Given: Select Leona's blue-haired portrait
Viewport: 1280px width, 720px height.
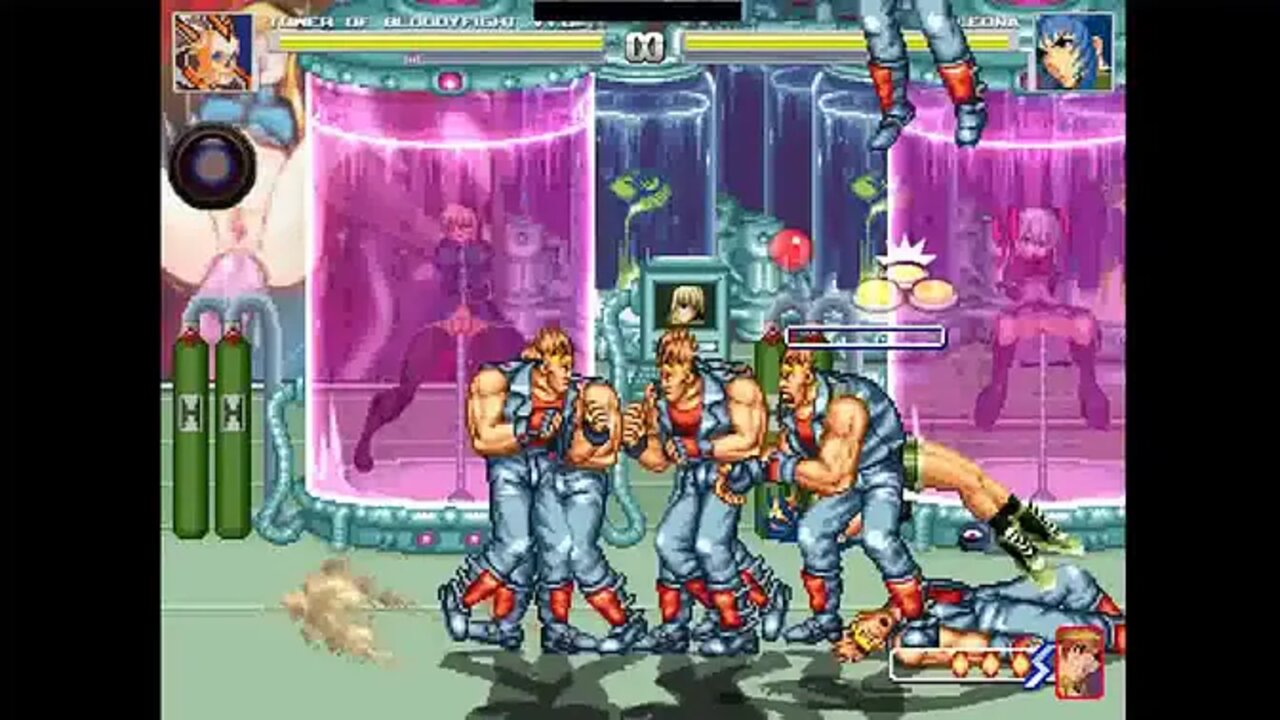Looking at the screenshot, I should coord(1073,52).
